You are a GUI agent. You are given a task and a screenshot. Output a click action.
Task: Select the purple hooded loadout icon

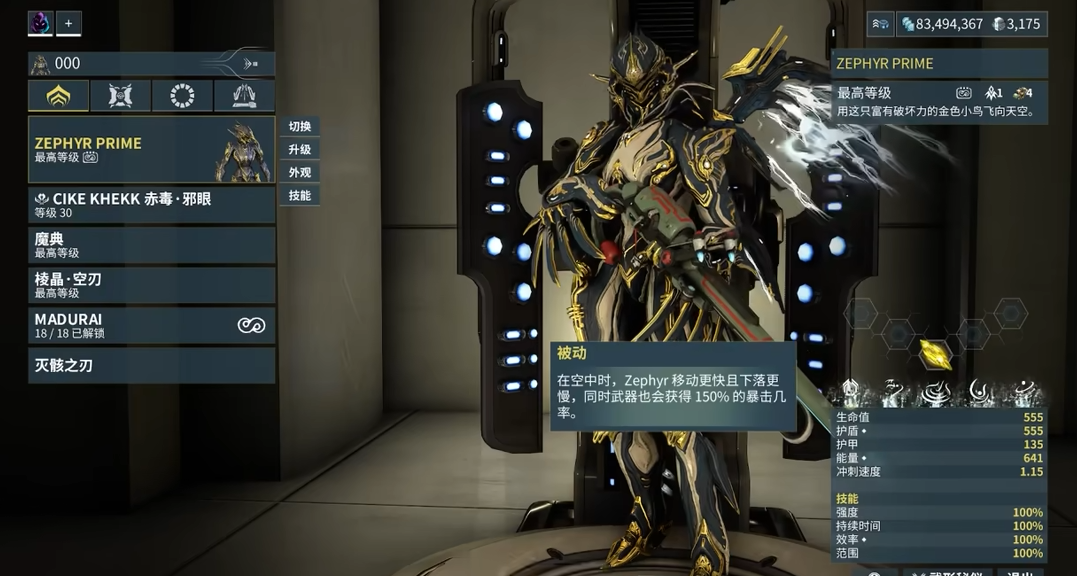point(40,23)
